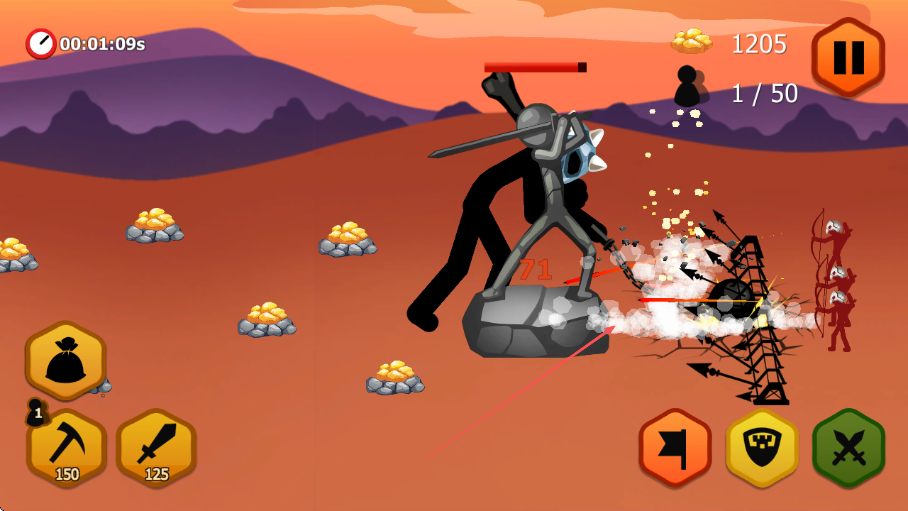This screenshot has height=511, width=908.
Task: Activate the green crossed swords attack command
Action: click(x=848, y=448)
